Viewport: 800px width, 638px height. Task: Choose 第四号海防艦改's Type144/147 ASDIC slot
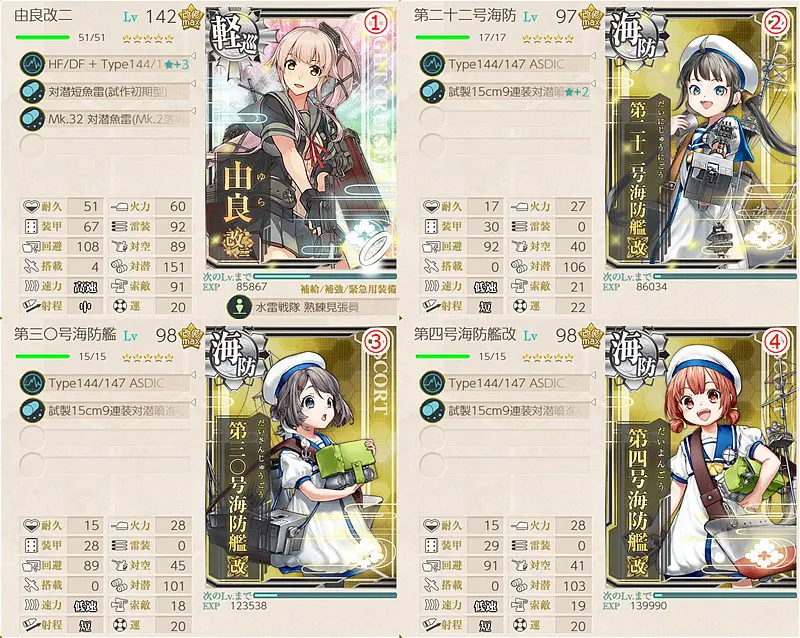click(505, 383)
